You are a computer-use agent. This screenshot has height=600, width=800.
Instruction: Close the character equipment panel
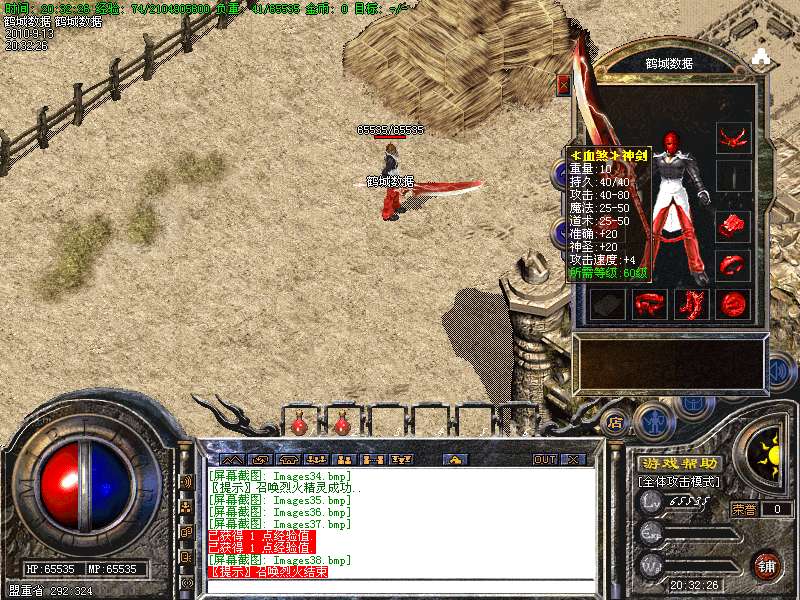point(564,85)
